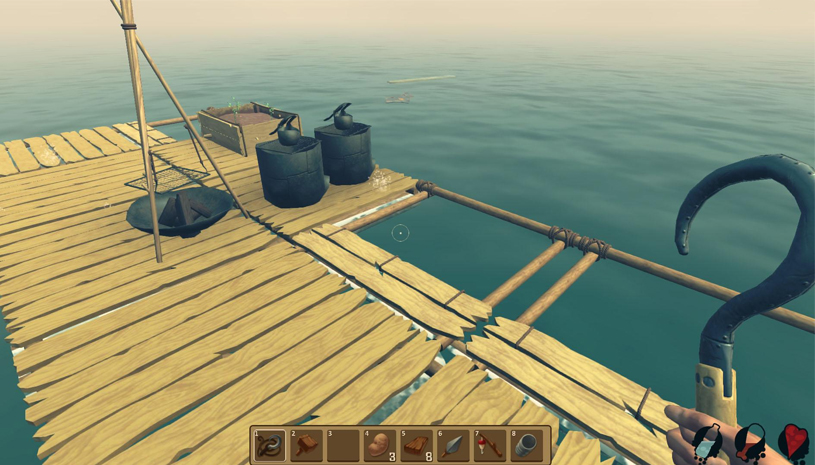815x465 pixels.
Task: Equip the wooden spear from the hotbar
Action: point(454,445)
